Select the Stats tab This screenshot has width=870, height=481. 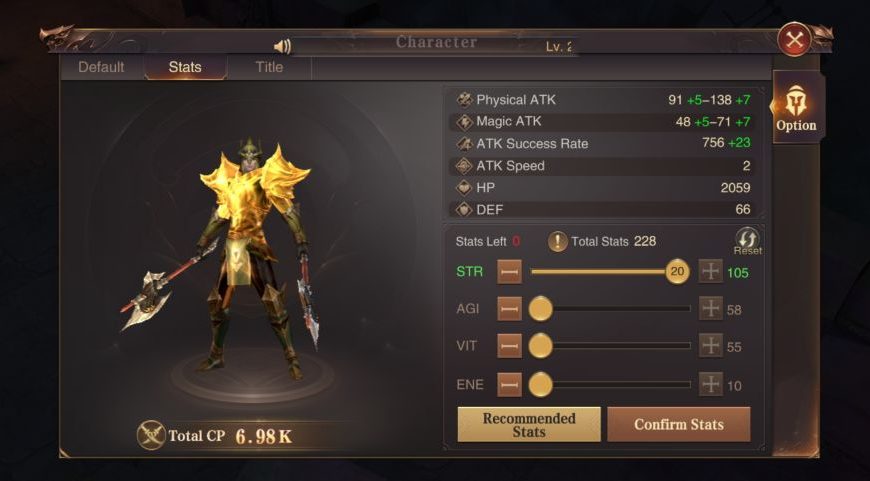pos(185,67)
